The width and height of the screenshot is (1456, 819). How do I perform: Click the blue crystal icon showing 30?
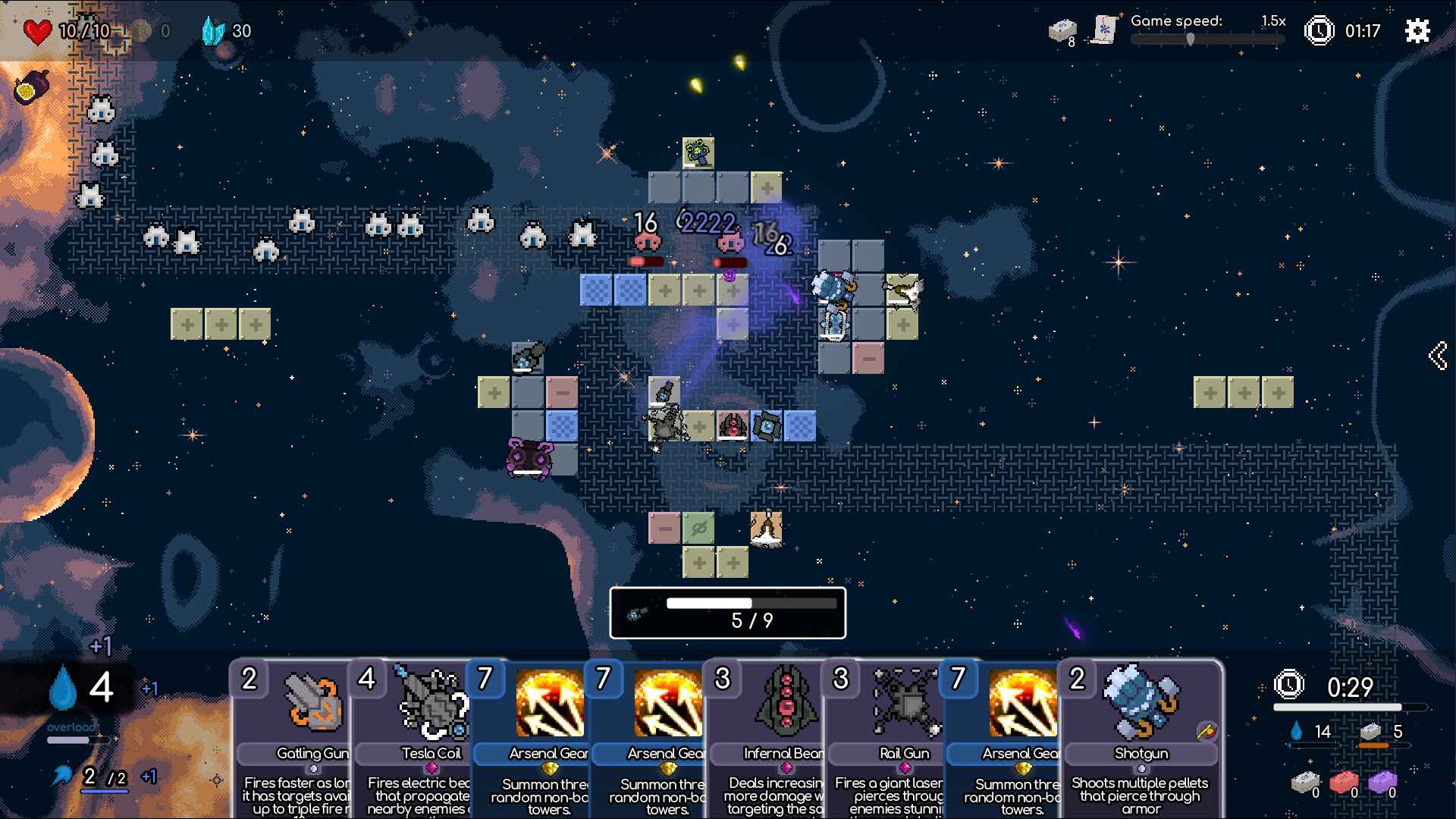click(x=215, y=31)
